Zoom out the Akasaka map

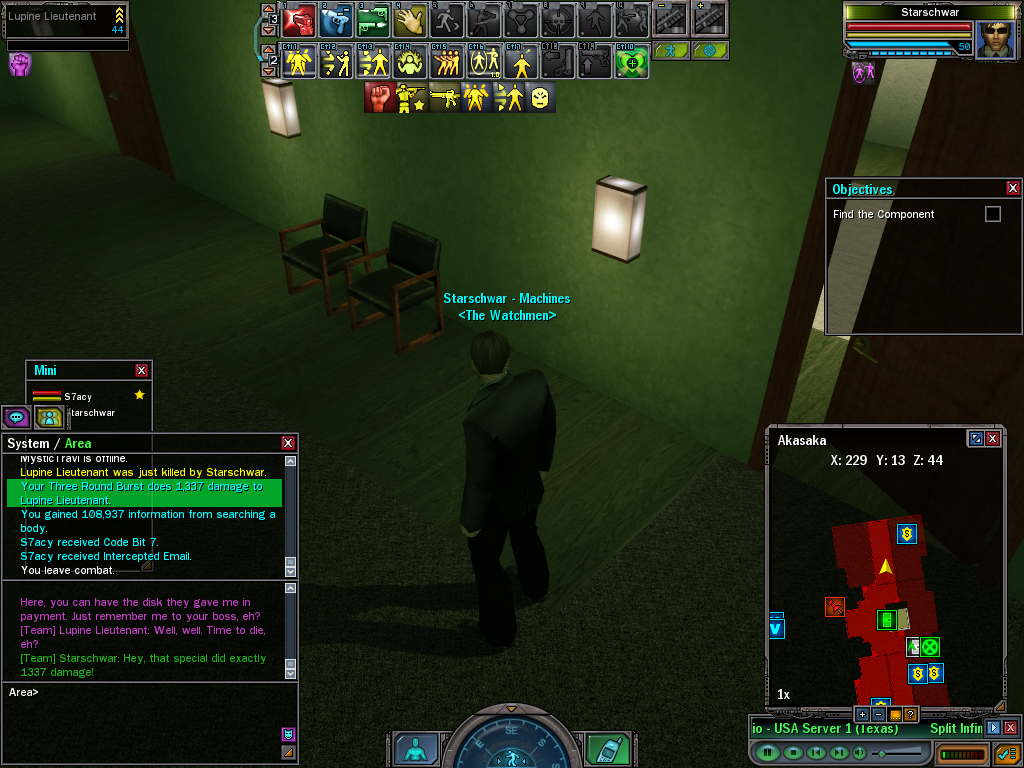[x=878, y=714]
